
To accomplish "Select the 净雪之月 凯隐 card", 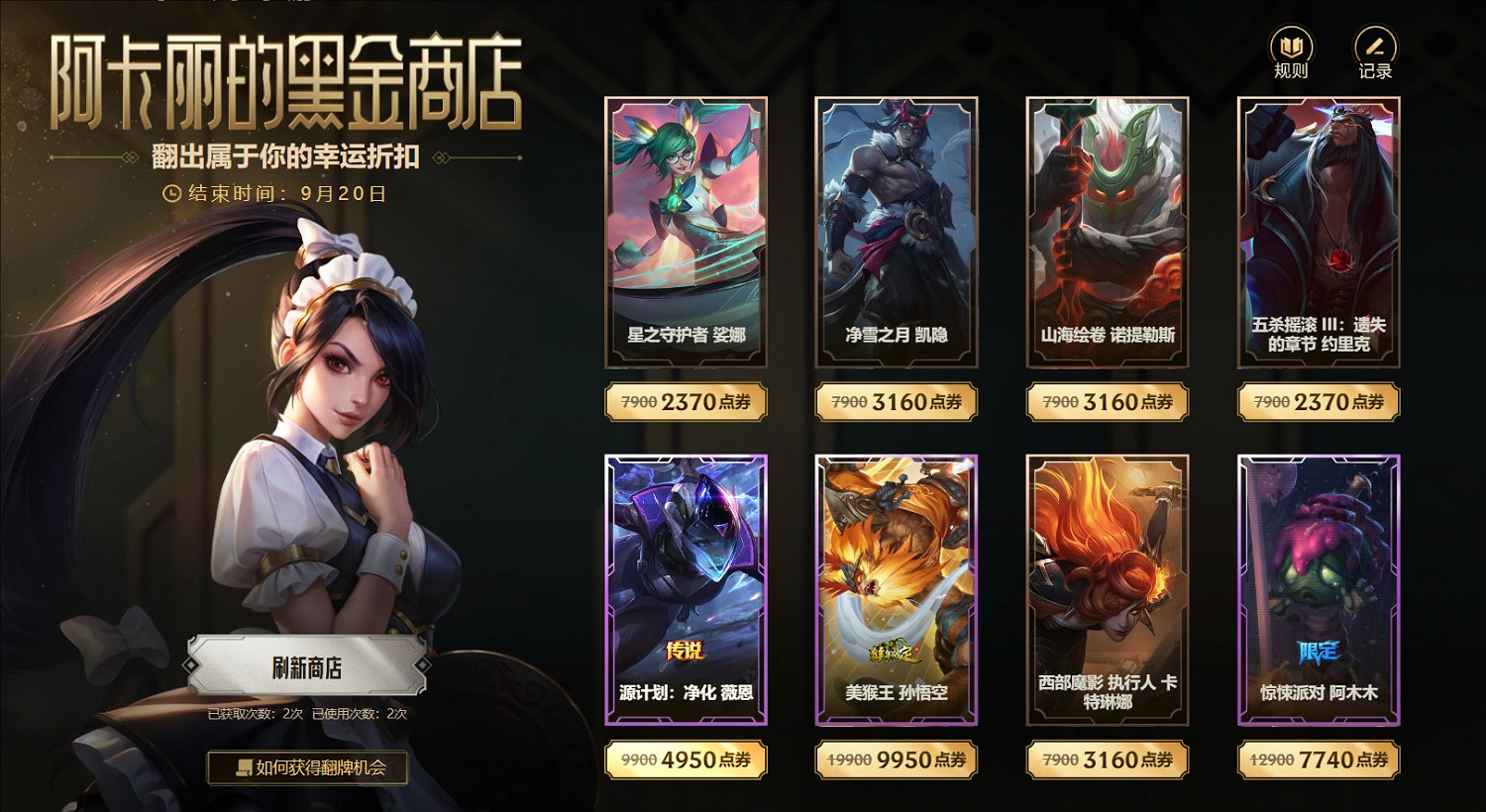I will [897, 235].
